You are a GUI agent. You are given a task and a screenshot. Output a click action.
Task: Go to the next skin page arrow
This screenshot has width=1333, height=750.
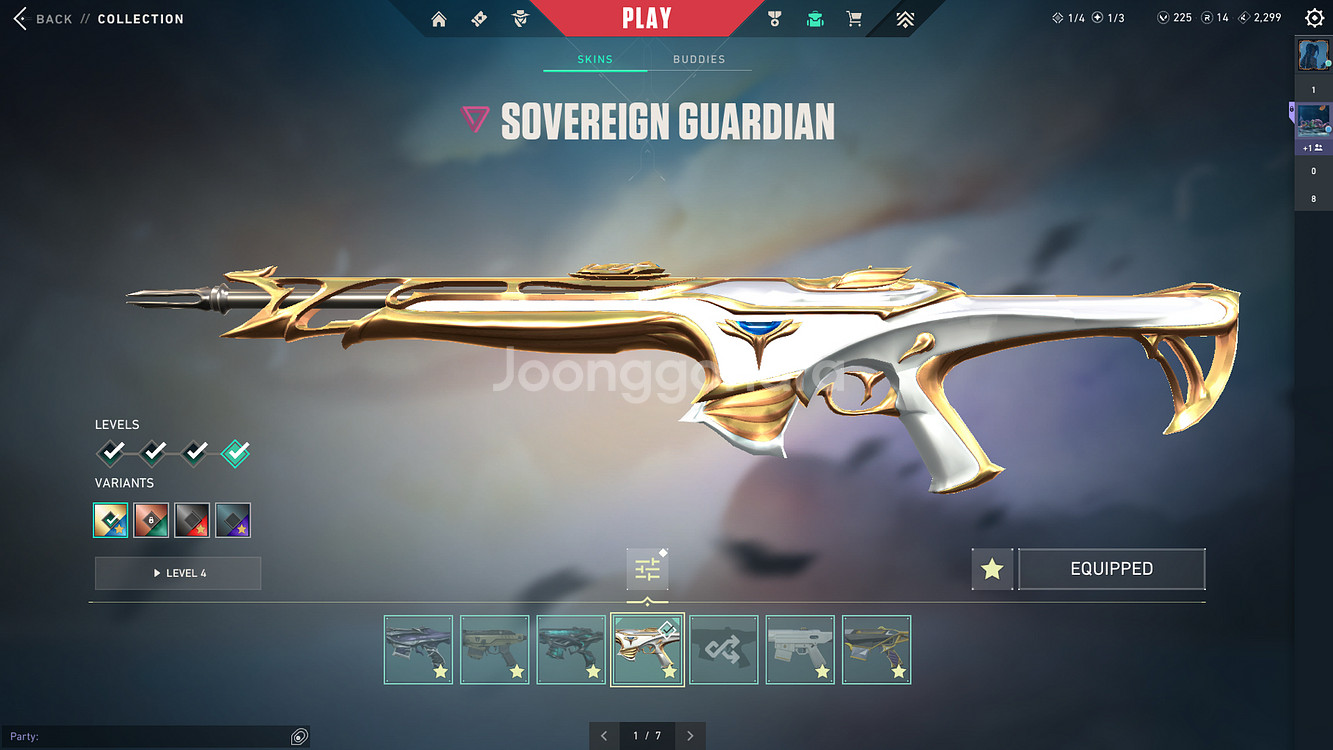point(690,736)
